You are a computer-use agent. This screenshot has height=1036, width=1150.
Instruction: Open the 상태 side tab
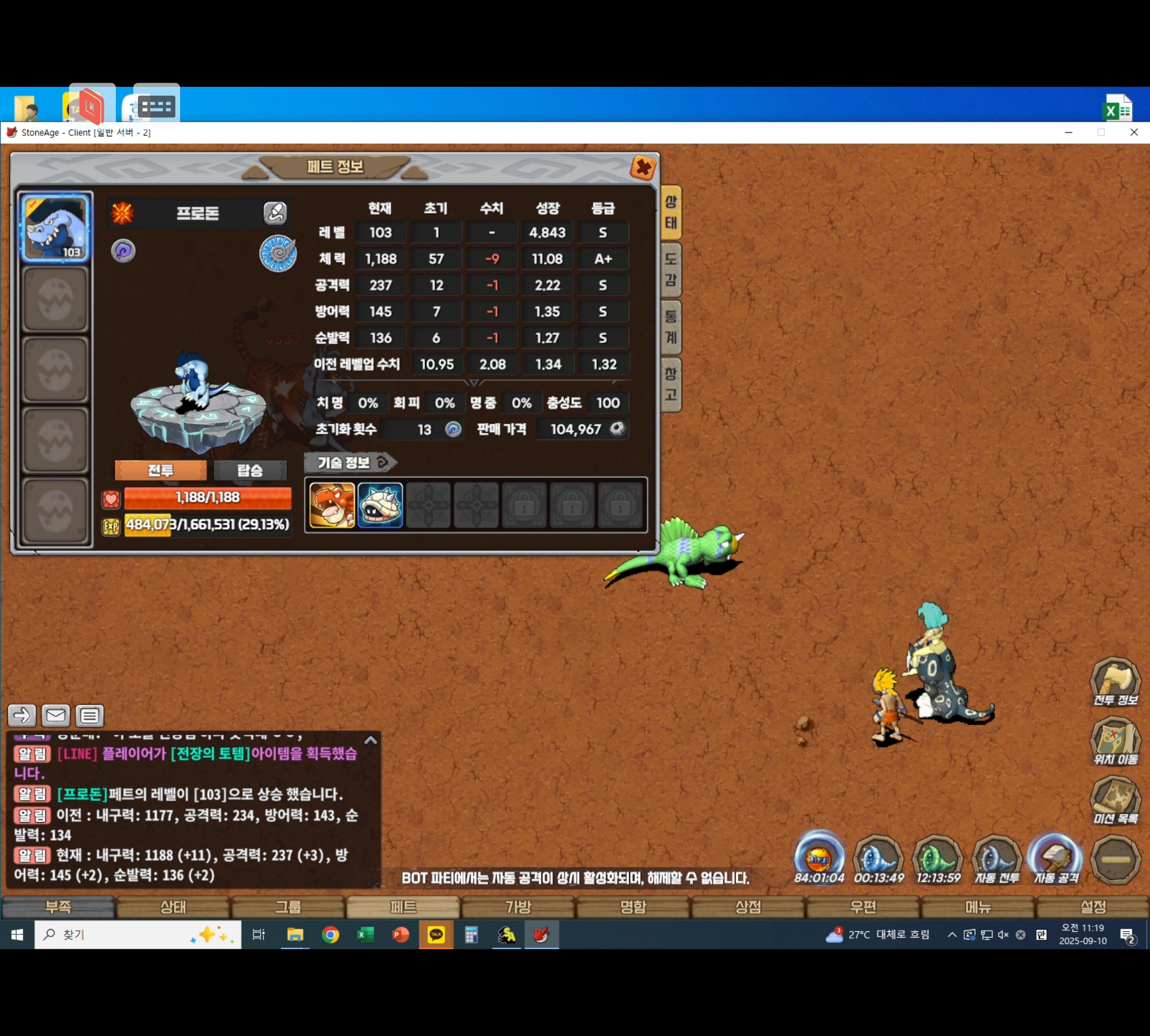coord(671,212)
